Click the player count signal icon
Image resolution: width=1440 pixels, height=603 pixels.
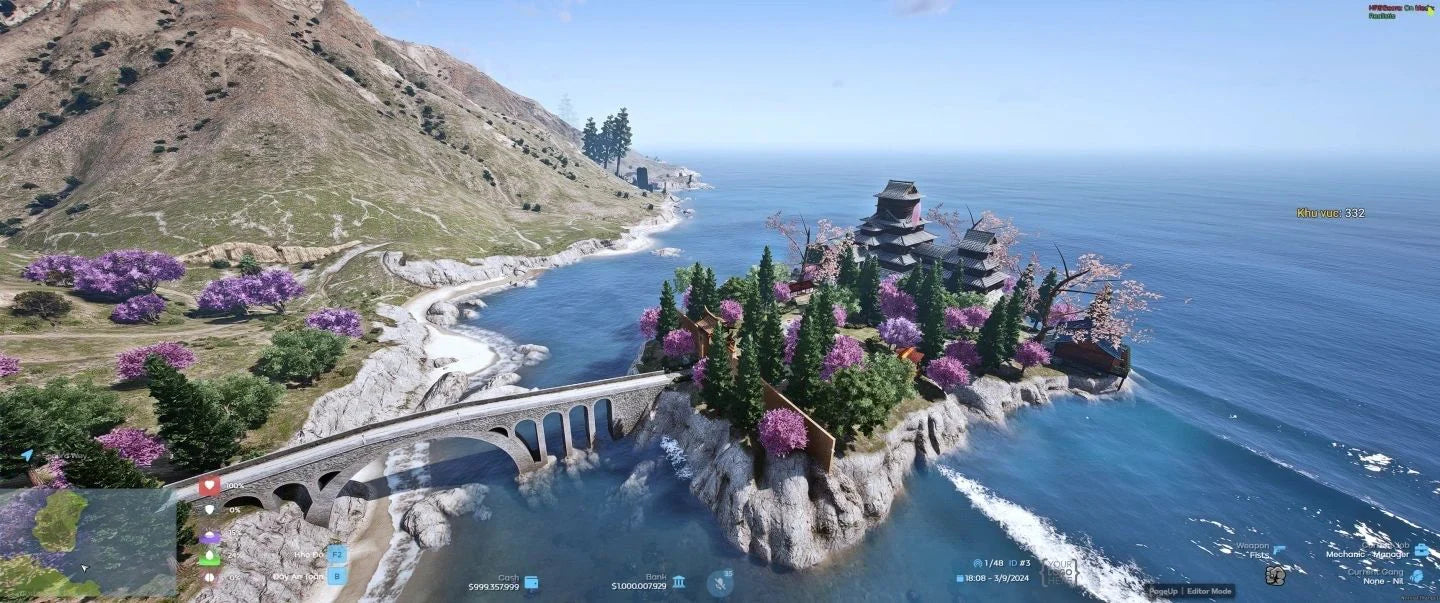(978, 563)
